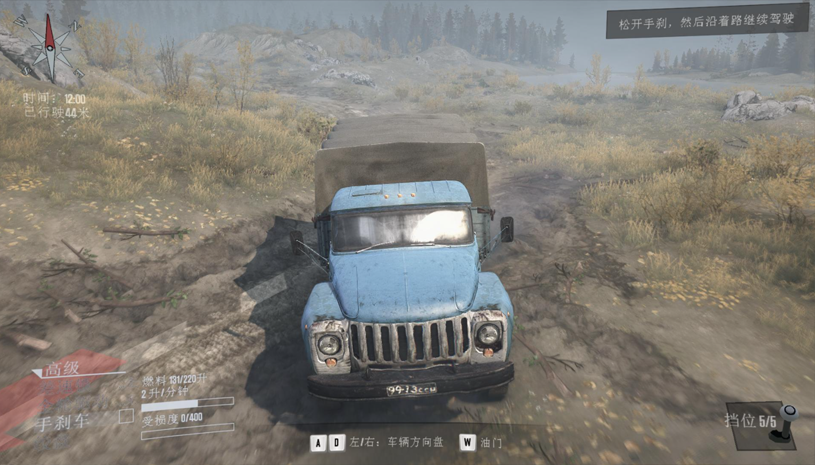Toggle the 手刹车 handbrake checkbox

pyautogui.click(x=125, y=416)
